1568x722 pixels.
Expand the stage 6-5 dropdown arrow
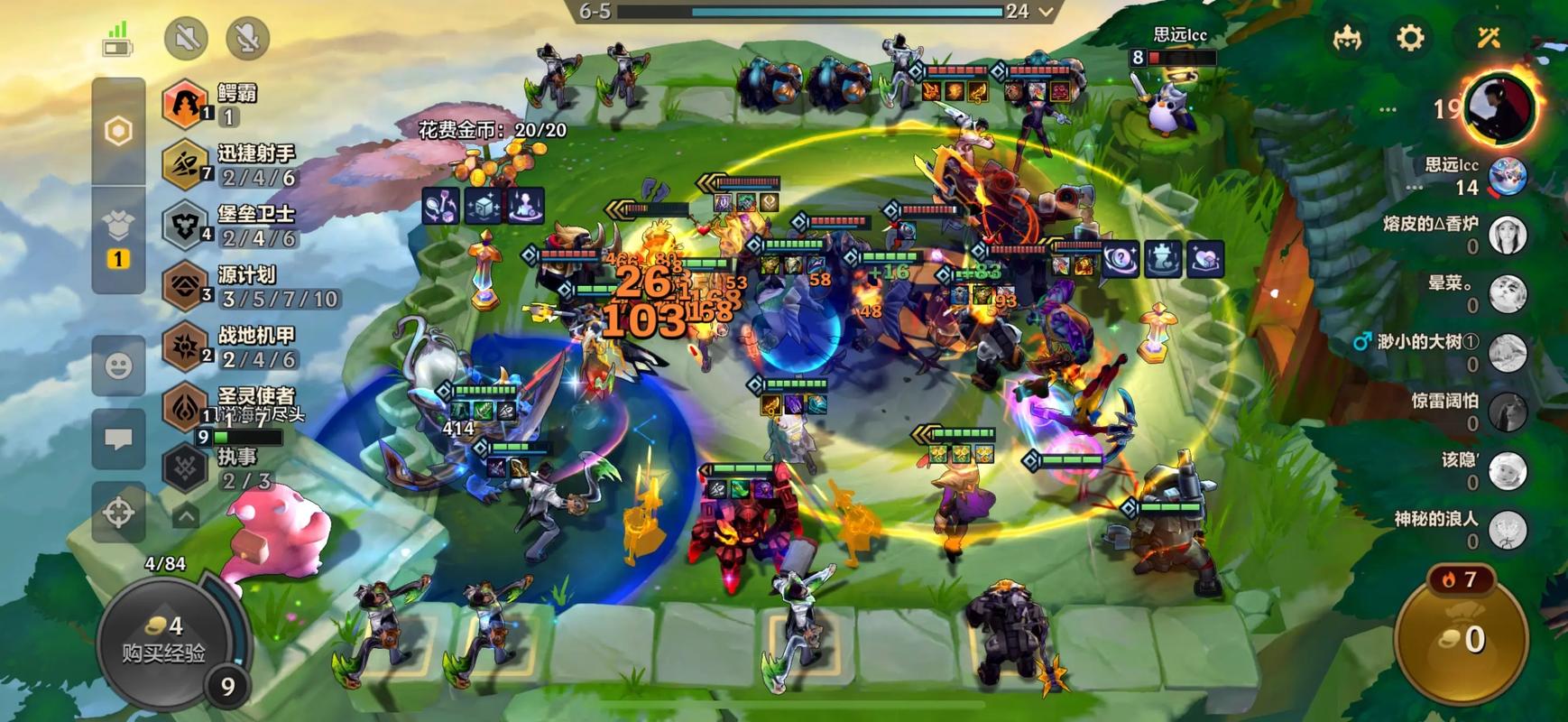point(1046,12)
